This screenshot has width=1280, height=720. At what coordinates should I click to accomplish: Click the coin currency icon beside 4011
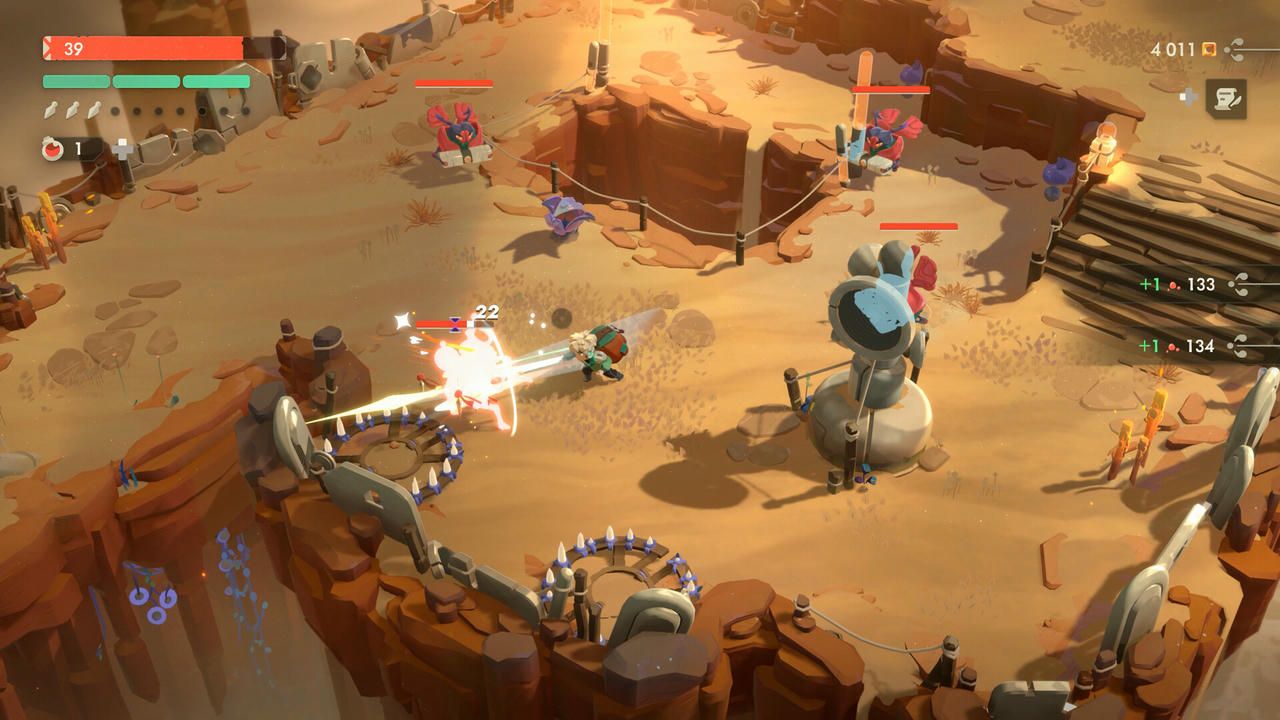(x=1208, y=48)
